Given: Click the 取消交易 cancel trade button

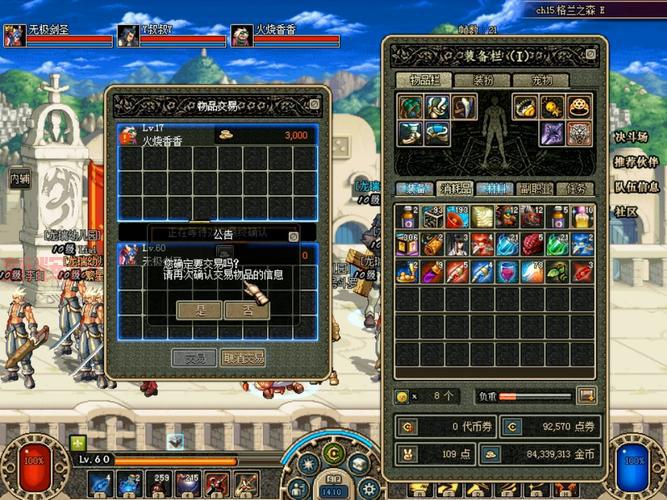Looking at the screenshot, I should [x=243, y=357].
